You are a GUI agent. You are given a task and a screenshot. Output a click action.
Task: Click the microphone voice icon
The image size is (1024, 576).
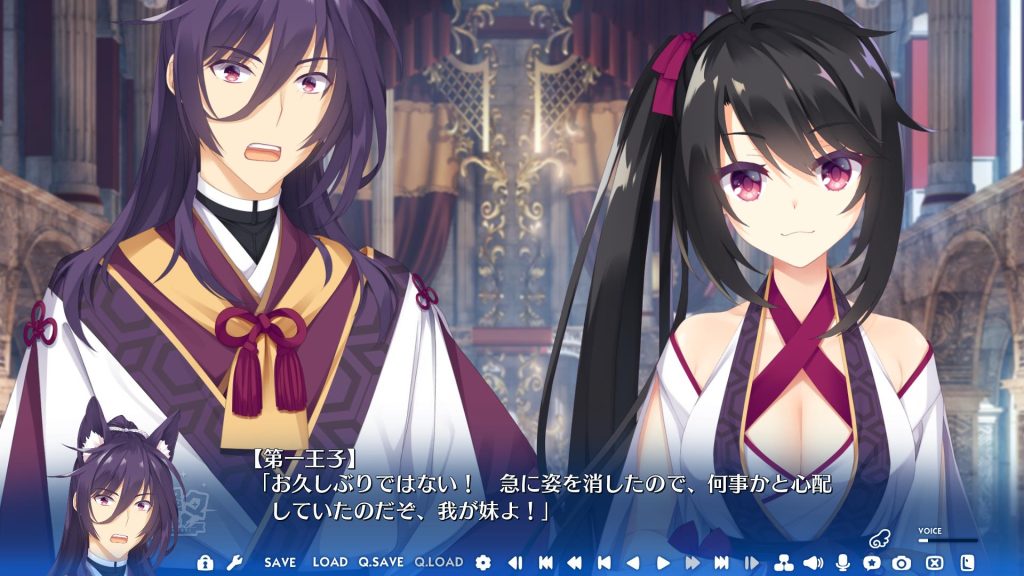[x=842, y=563]
